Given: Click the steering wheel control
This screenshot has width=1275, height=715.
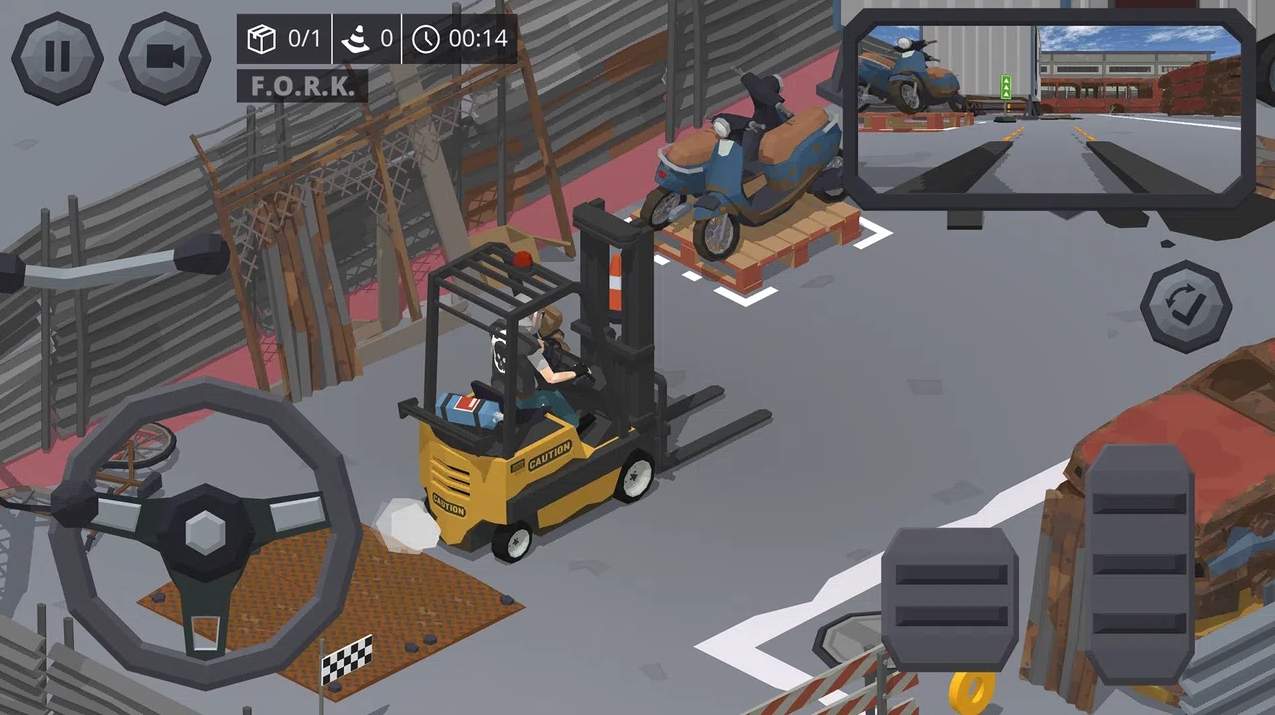Looking at the screenshot, I should tap(205, 530).
